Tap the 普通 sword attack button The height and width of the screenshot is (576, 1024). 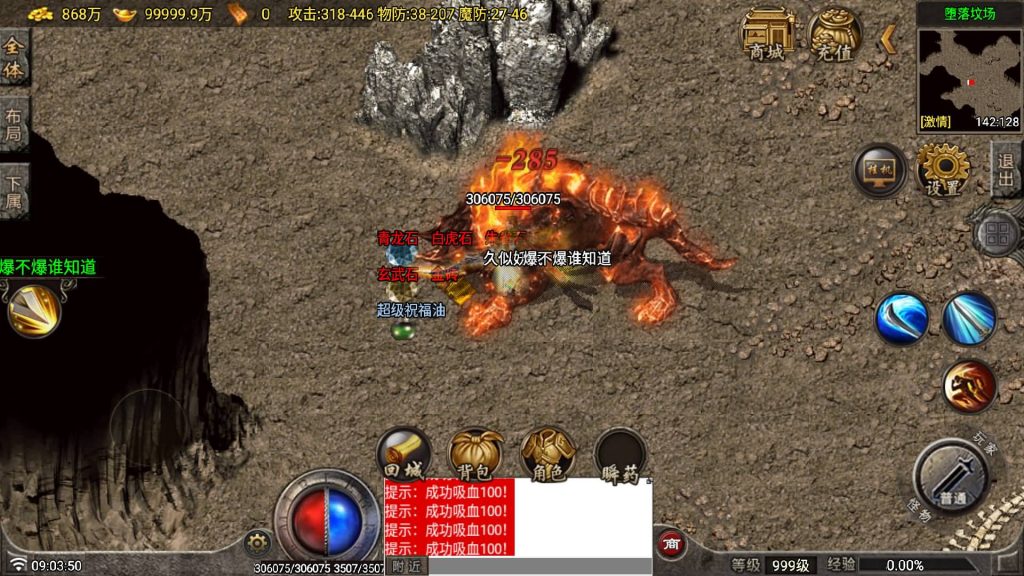click(951, 476)
